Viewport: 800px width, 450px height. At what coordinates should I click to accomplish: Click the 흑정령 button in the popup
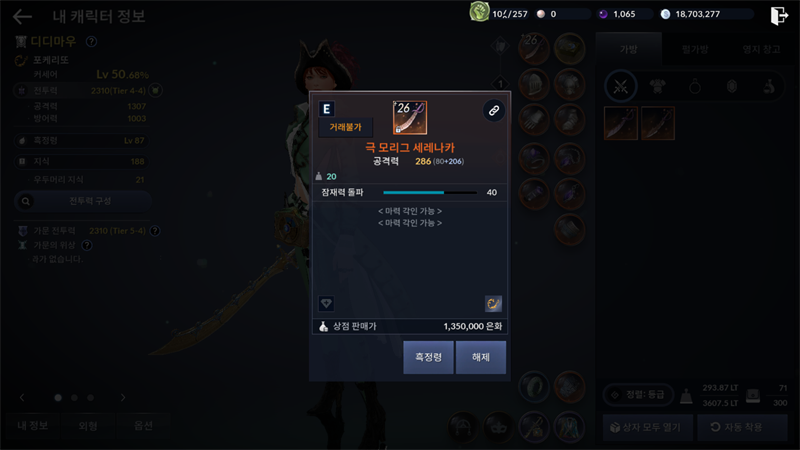pyautogui.click(x=428, y=357)
